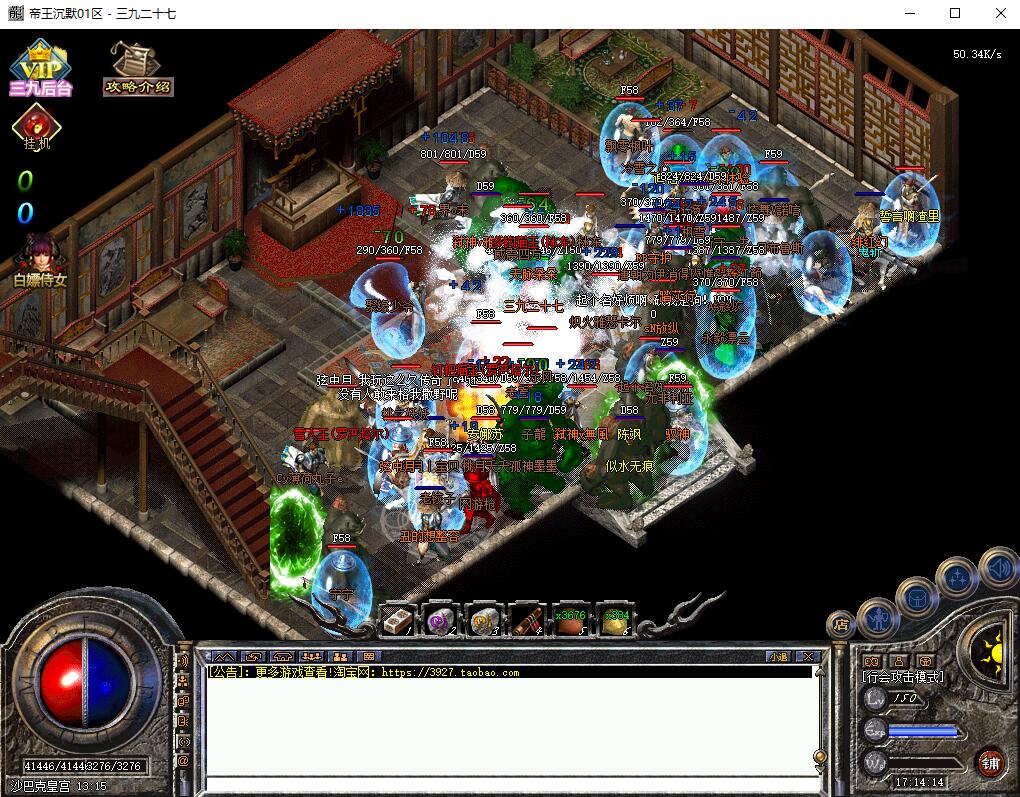Toggle the 挂机 auto-combat icon
1020x797 pixels.
(x=37, y=129)
